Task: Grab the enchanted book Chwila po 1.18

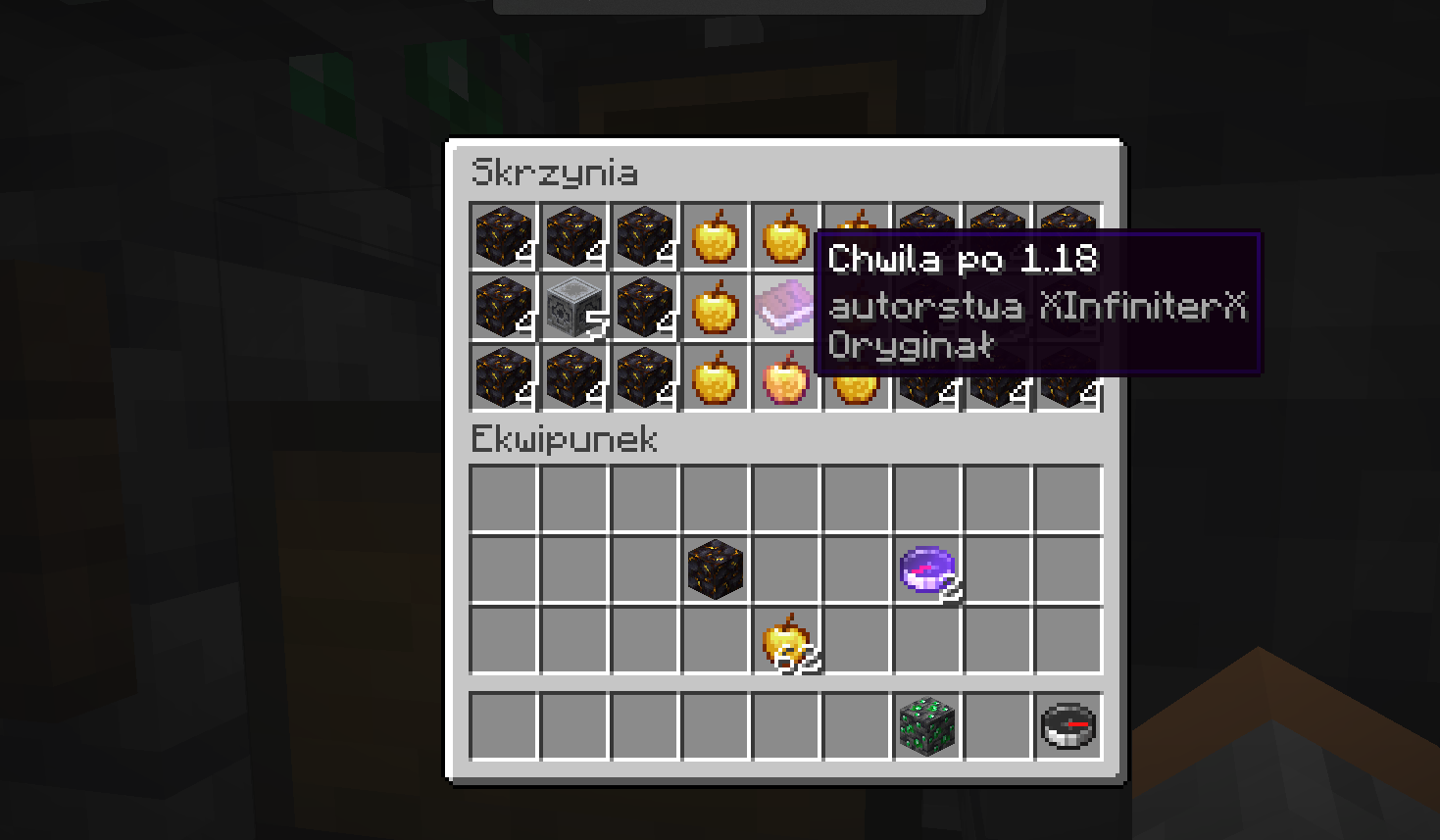Action: pos(785,307)
